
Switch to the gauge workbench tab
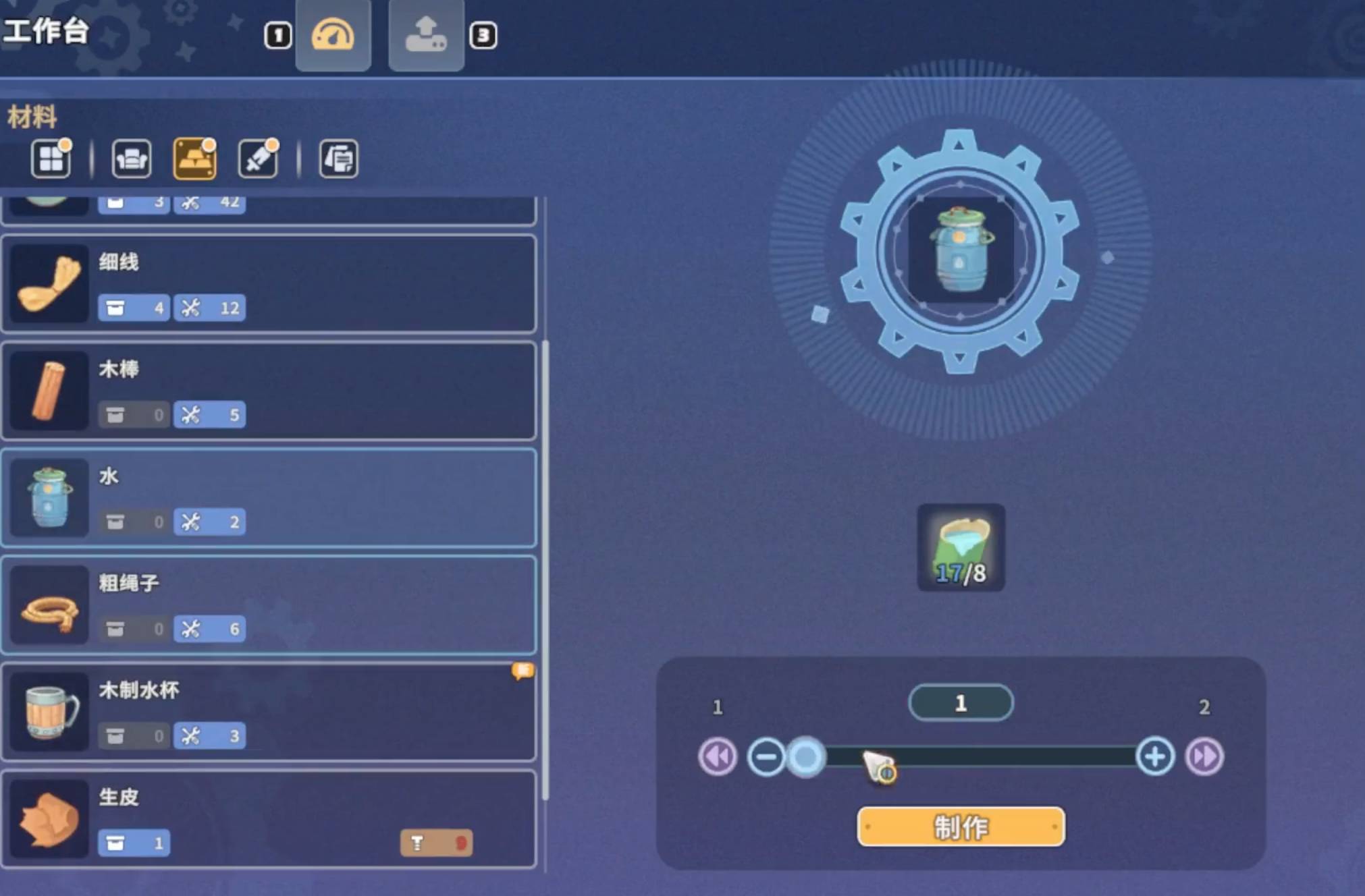point(333,35)
